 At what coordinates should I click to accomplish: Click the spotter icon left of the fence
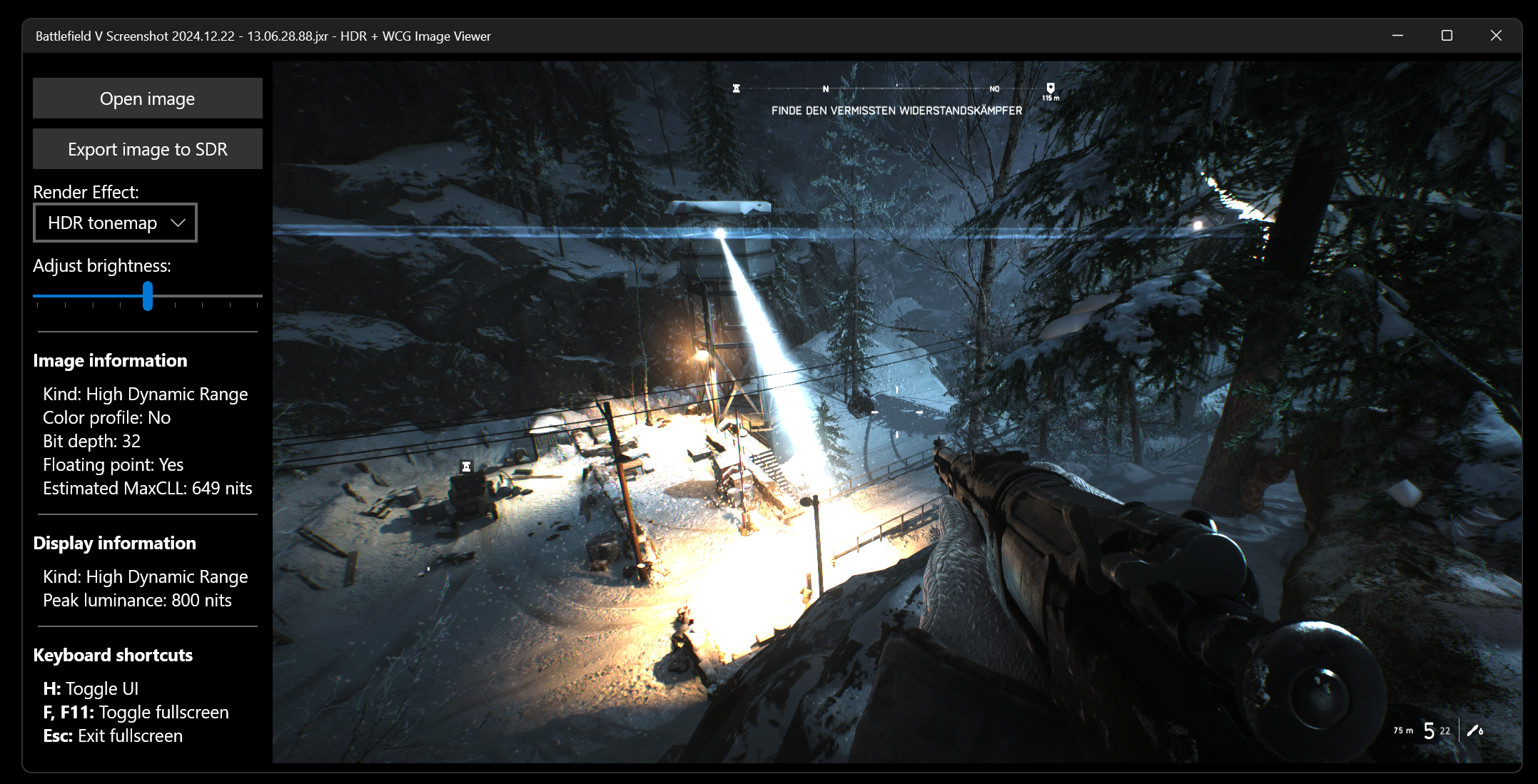coord(427,569)
